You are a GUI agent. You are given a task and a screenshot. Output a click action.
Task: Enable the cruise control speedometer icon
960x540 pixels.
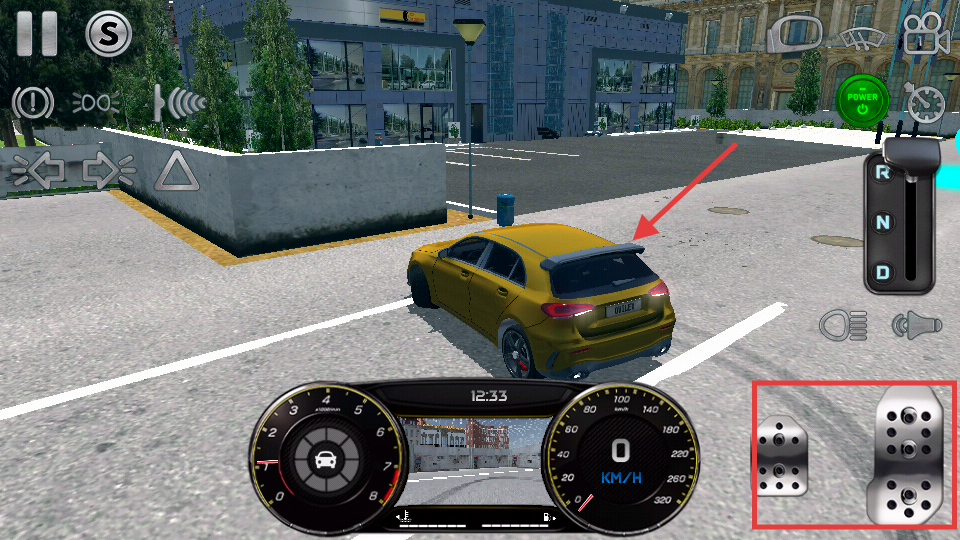click(x=924, y=103)
